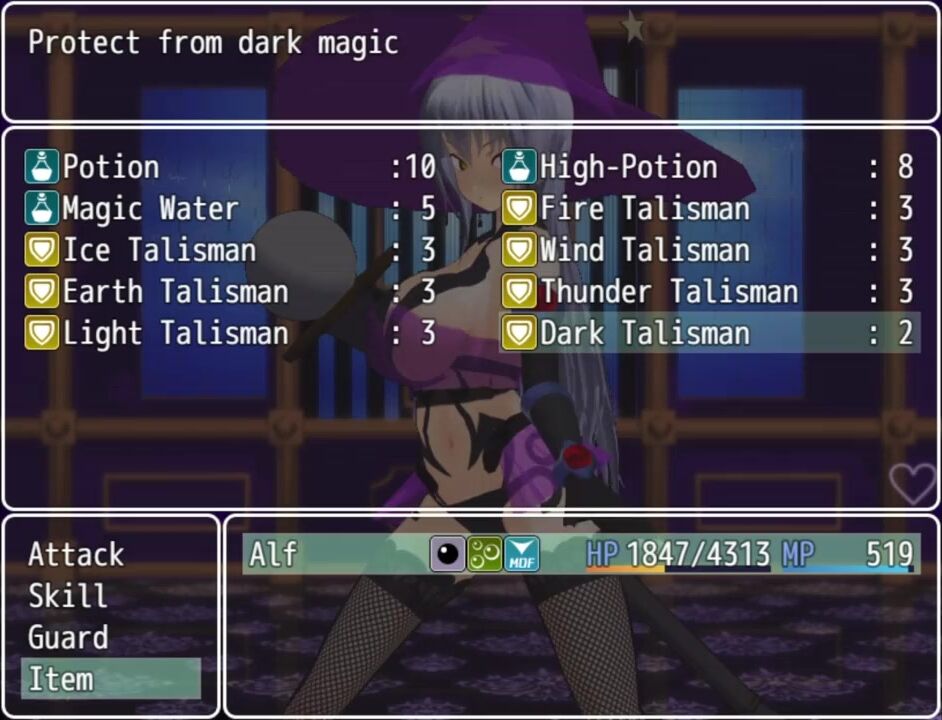
Task: Use the Magic Water item
Action: 230,209
